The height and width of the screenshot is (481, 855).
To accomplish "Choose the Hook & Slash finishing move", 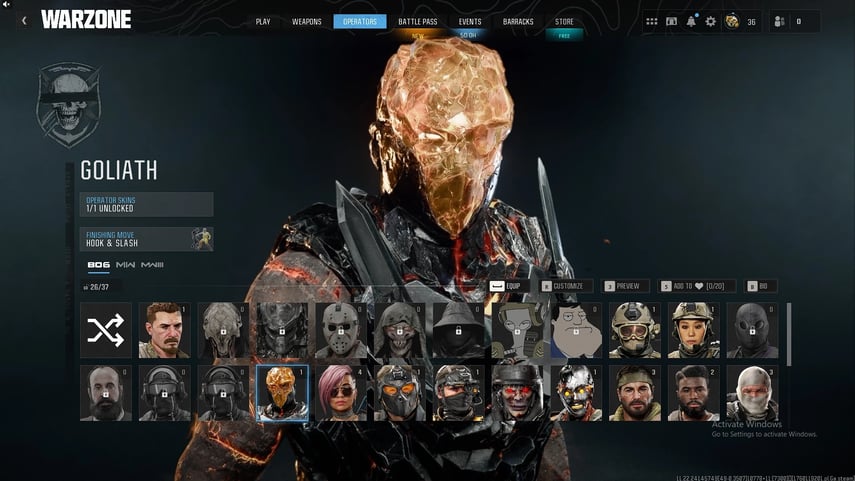I will pyautogui.click(x=147, y=239).
